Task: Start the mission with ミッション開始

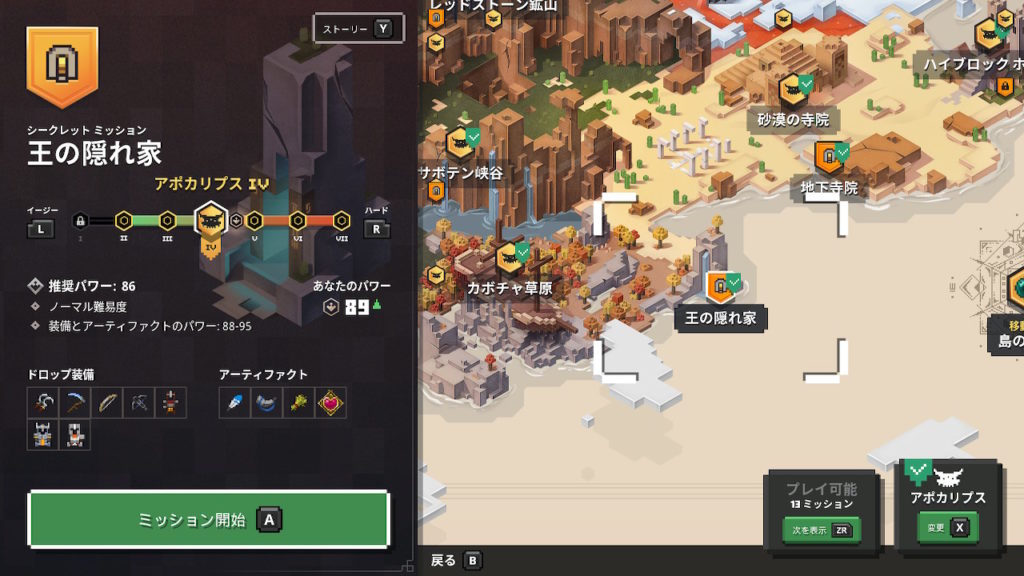Action: pos(207,519)
